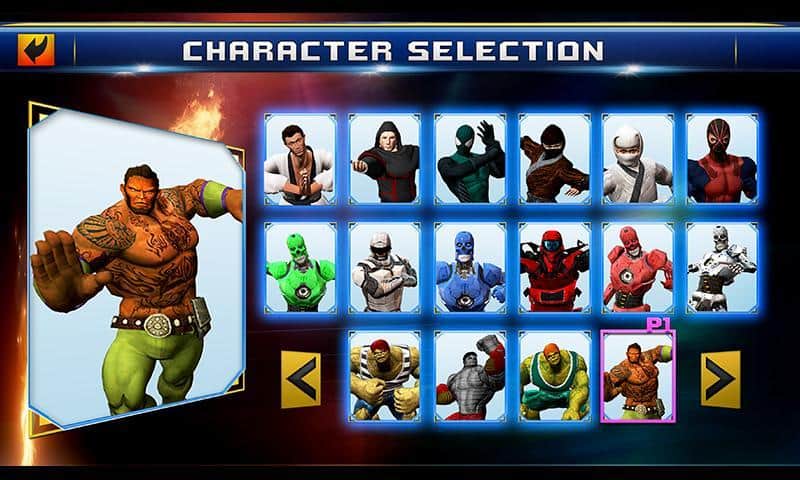This screenshot has height=480, width=800.
Task: Select the silver skeleton robot
Action: coord(721,267)
